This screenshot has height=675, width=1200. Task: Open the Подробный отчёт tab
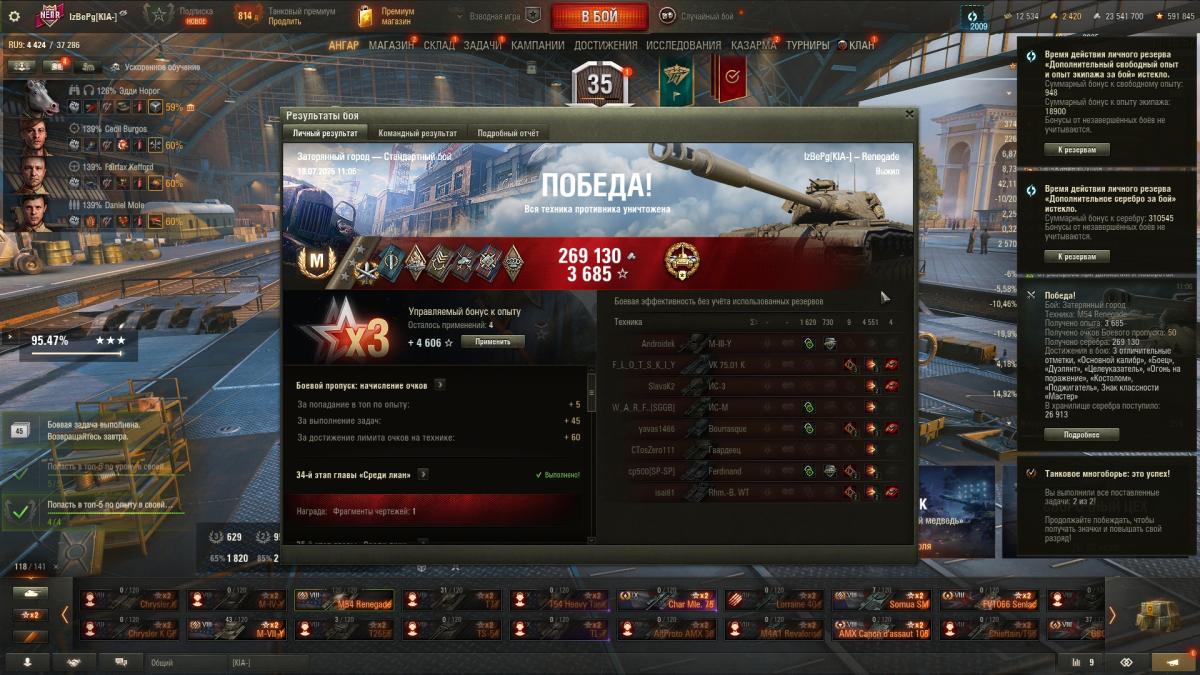[508, 133]
